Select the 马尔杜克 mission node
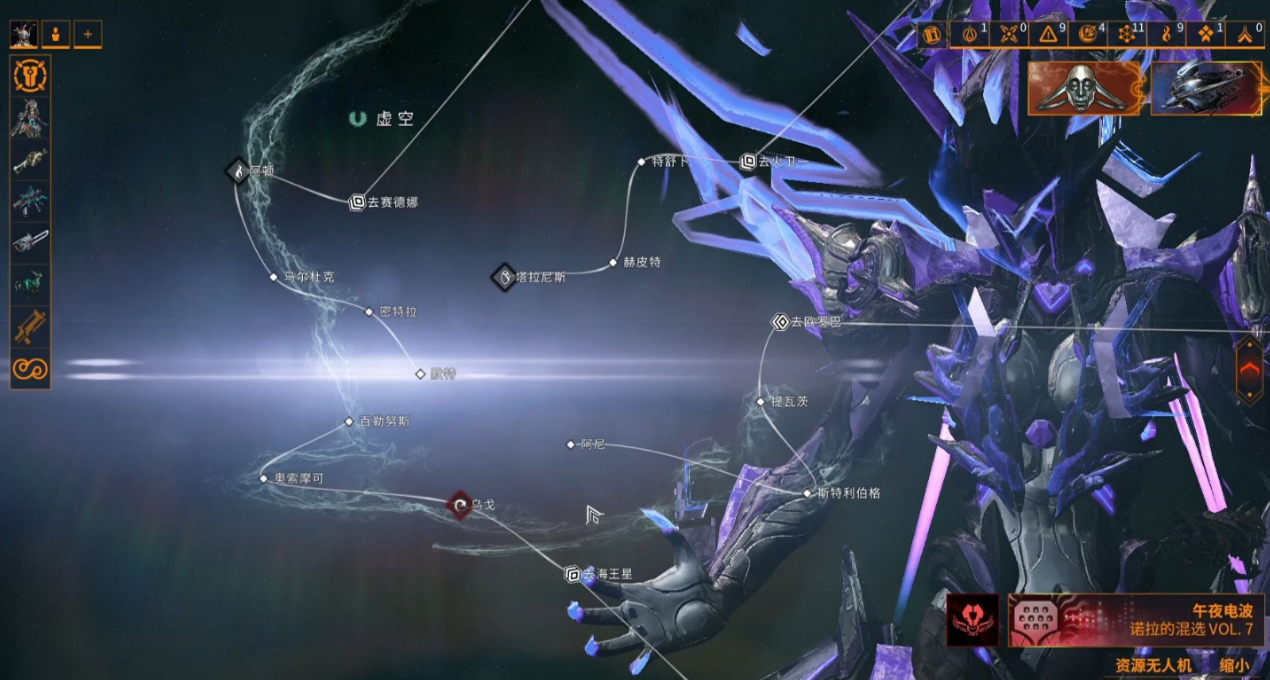1270x680 pixels. click(274, 277)
